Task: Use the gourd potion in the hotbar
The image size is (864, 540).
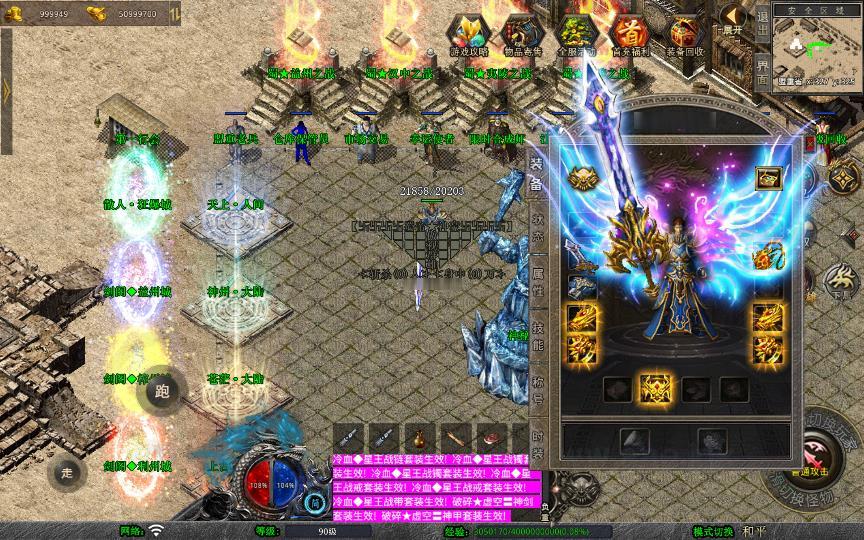Action: click(x=418, y=438)
